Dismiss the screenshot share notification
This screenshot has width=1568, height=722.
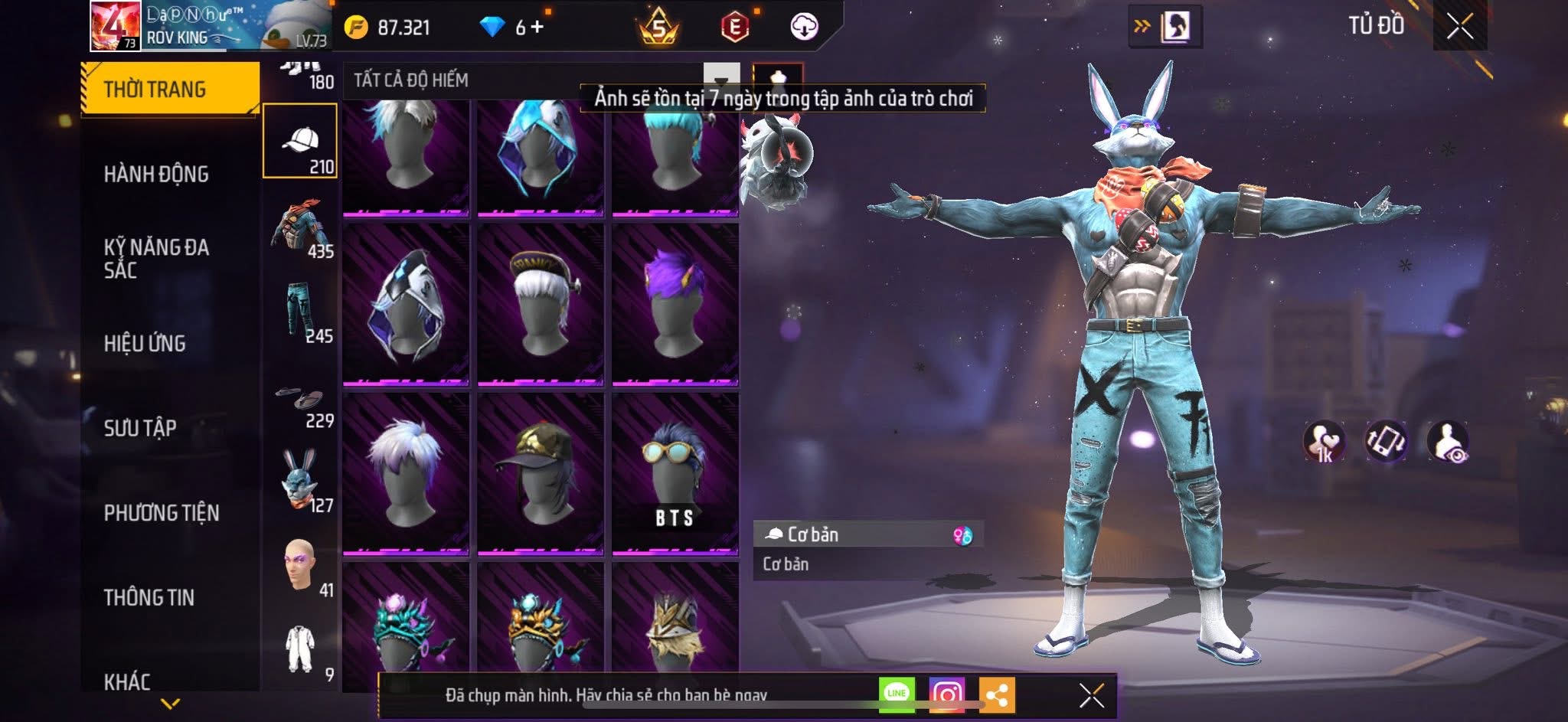1091,695
